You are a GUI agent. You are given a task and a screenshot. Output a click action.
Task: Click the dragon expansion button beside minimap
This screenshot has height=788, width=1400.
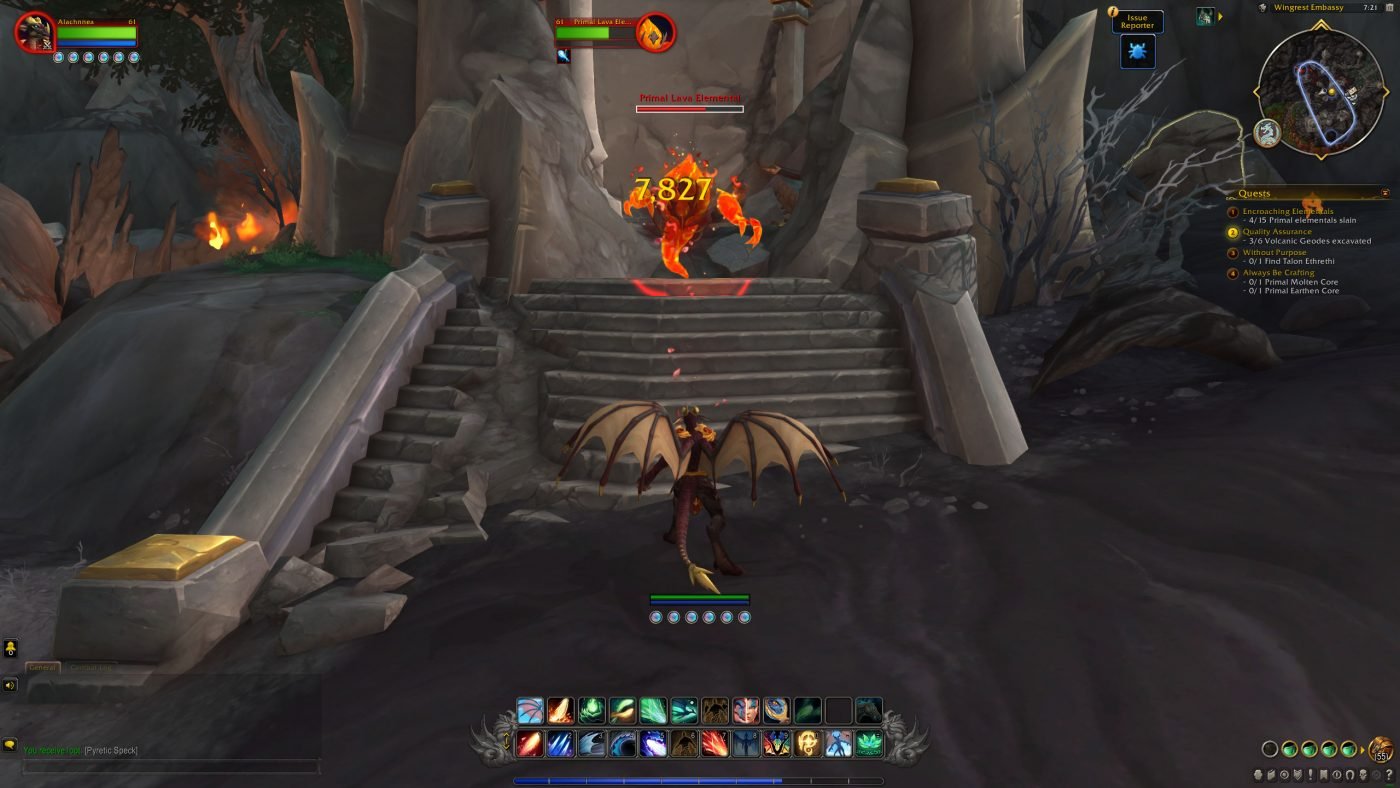coord(1267,133)
